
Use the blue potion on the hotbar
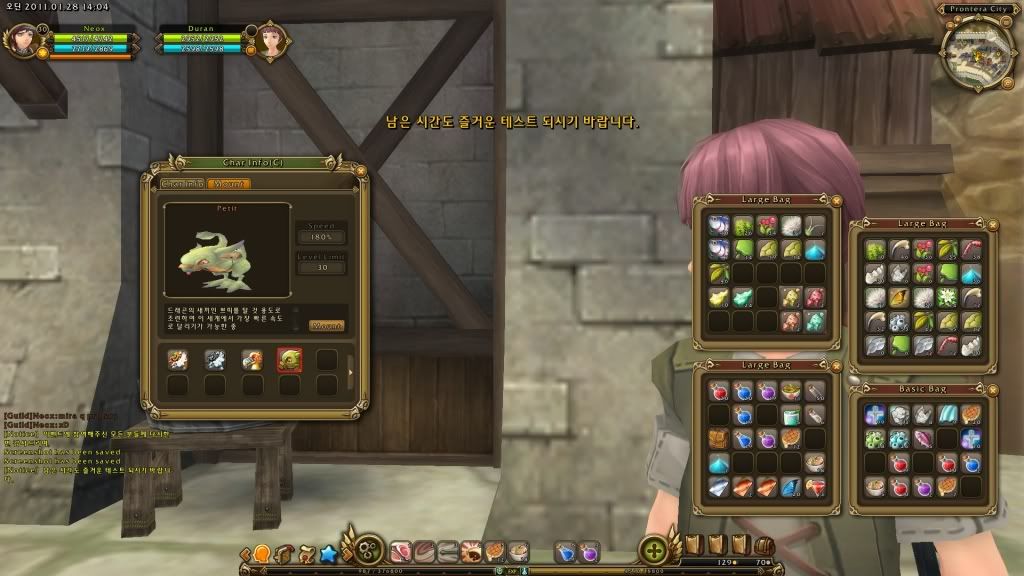pyautogui.click(x=565, y=551)
